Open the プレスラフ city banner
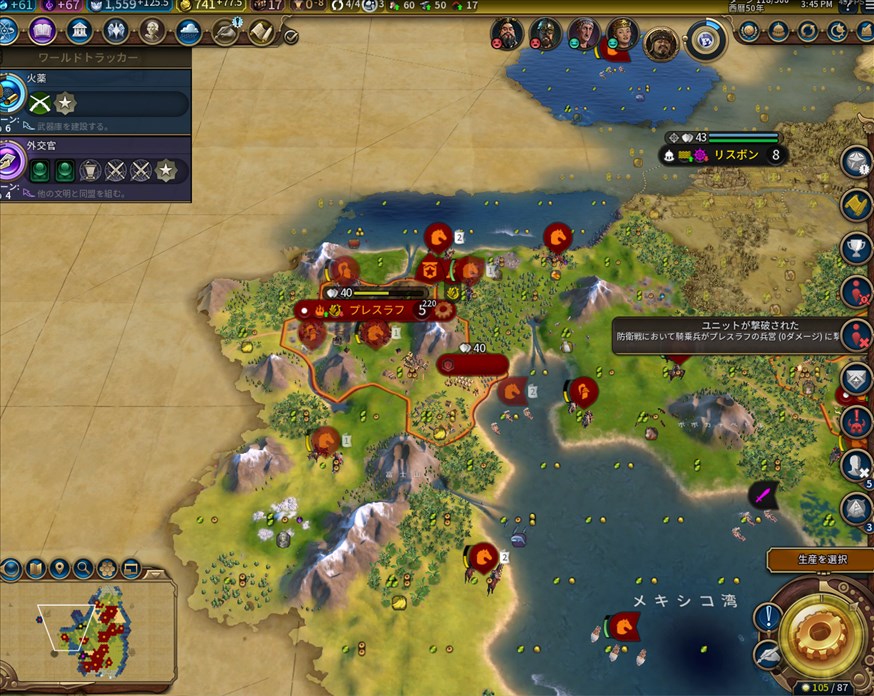Screen dimensions: 874x696 click(375, 310)
